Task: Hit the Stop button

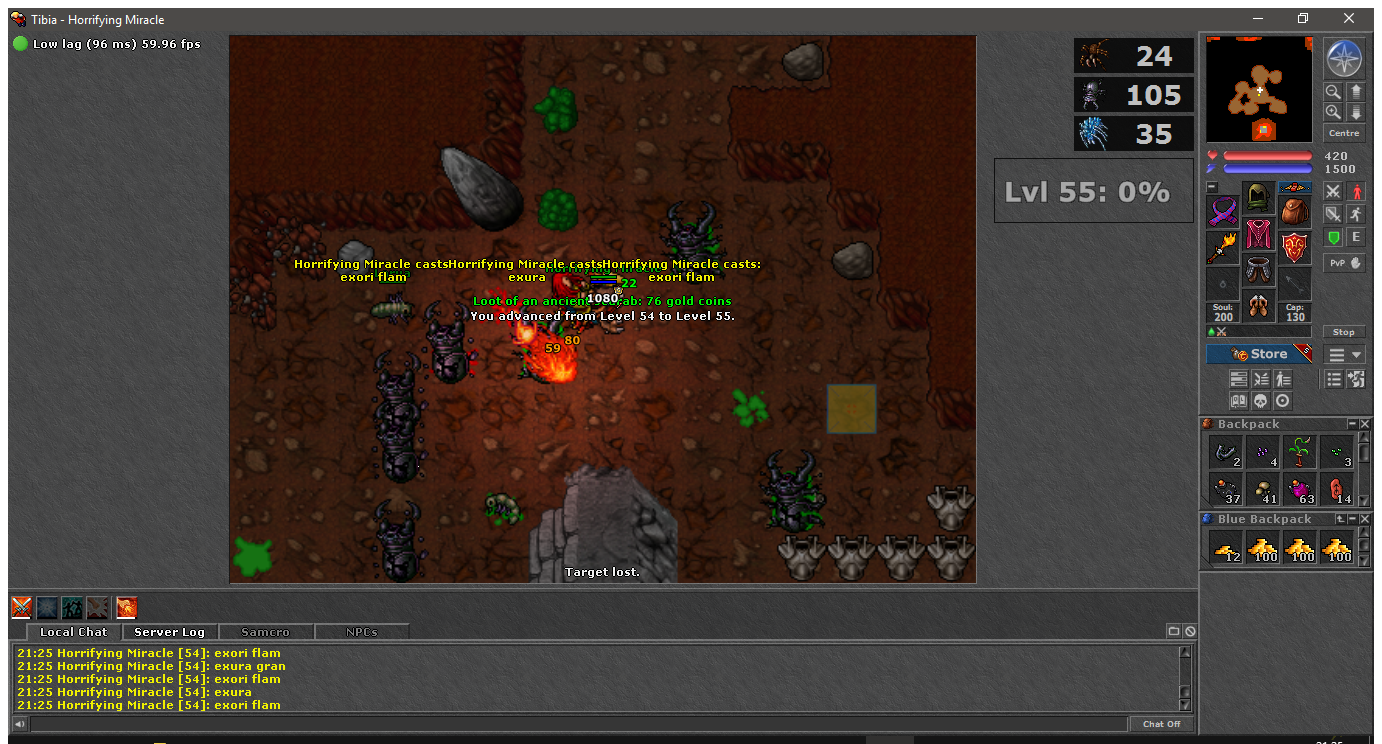Action: pos(1344,332)
